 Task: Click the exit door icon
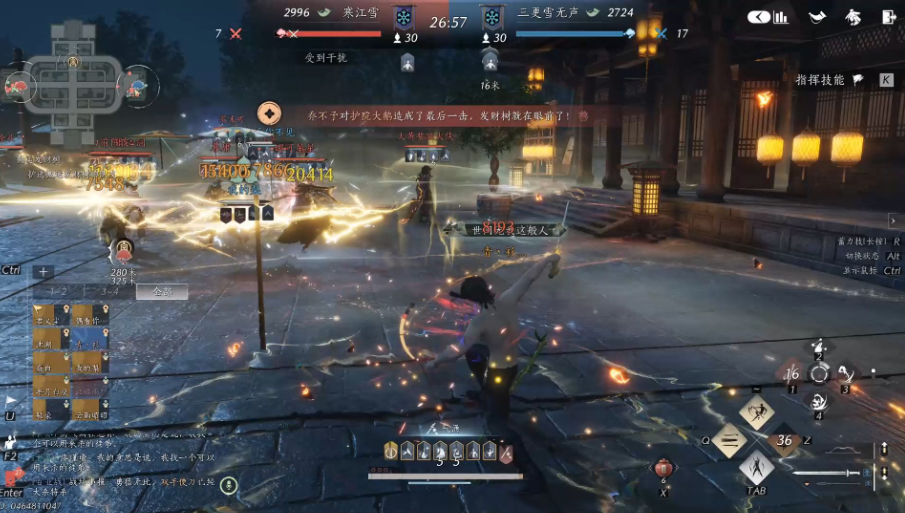coord(888,17)
